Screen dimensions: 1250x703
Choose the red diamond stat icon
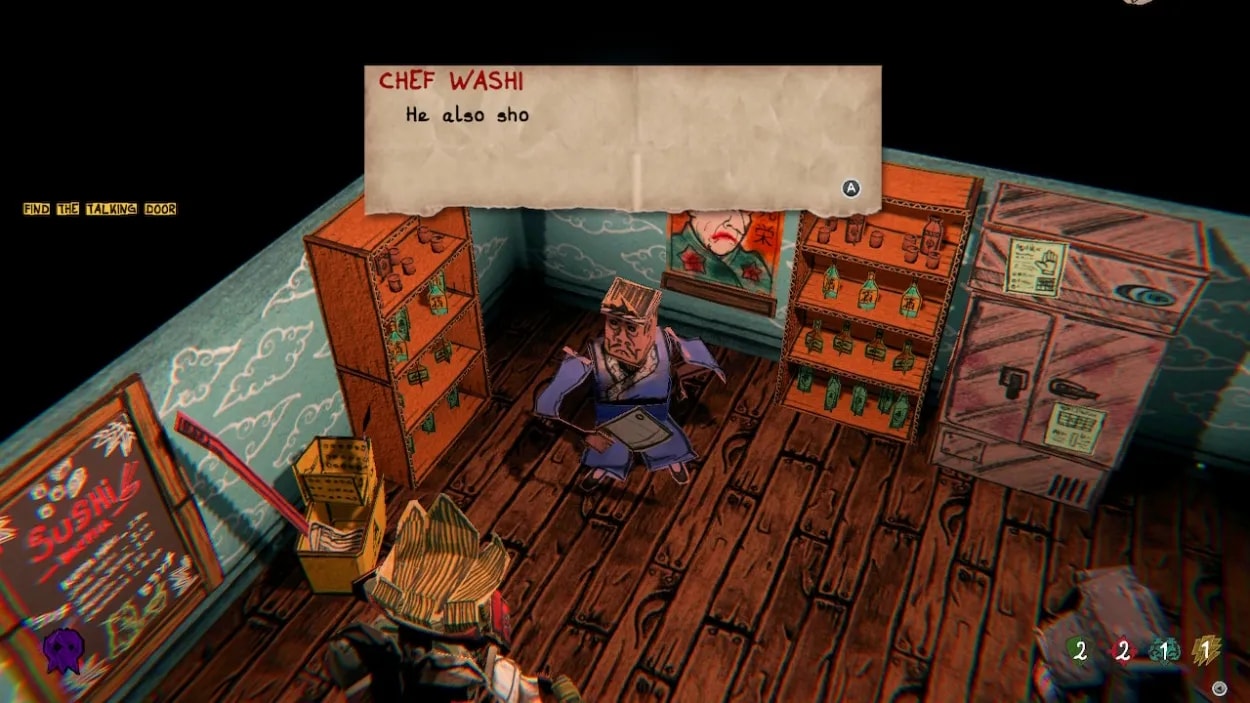point(1122,651)
